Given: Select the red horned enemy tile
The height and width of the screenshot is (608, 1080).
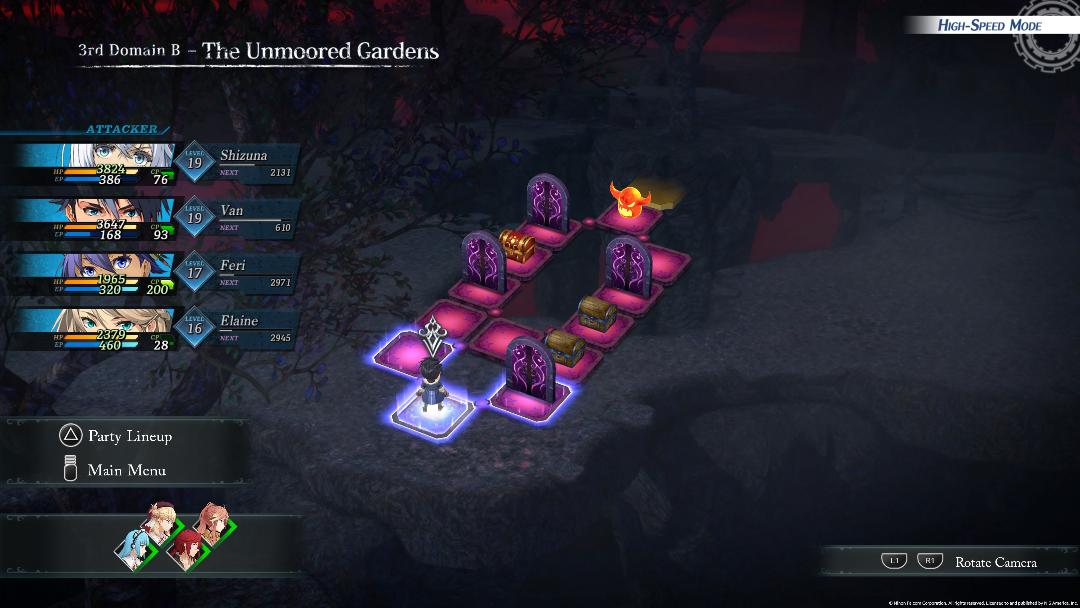Looking at the screenshot, I should pyautogui.click(x=627, y=201).
